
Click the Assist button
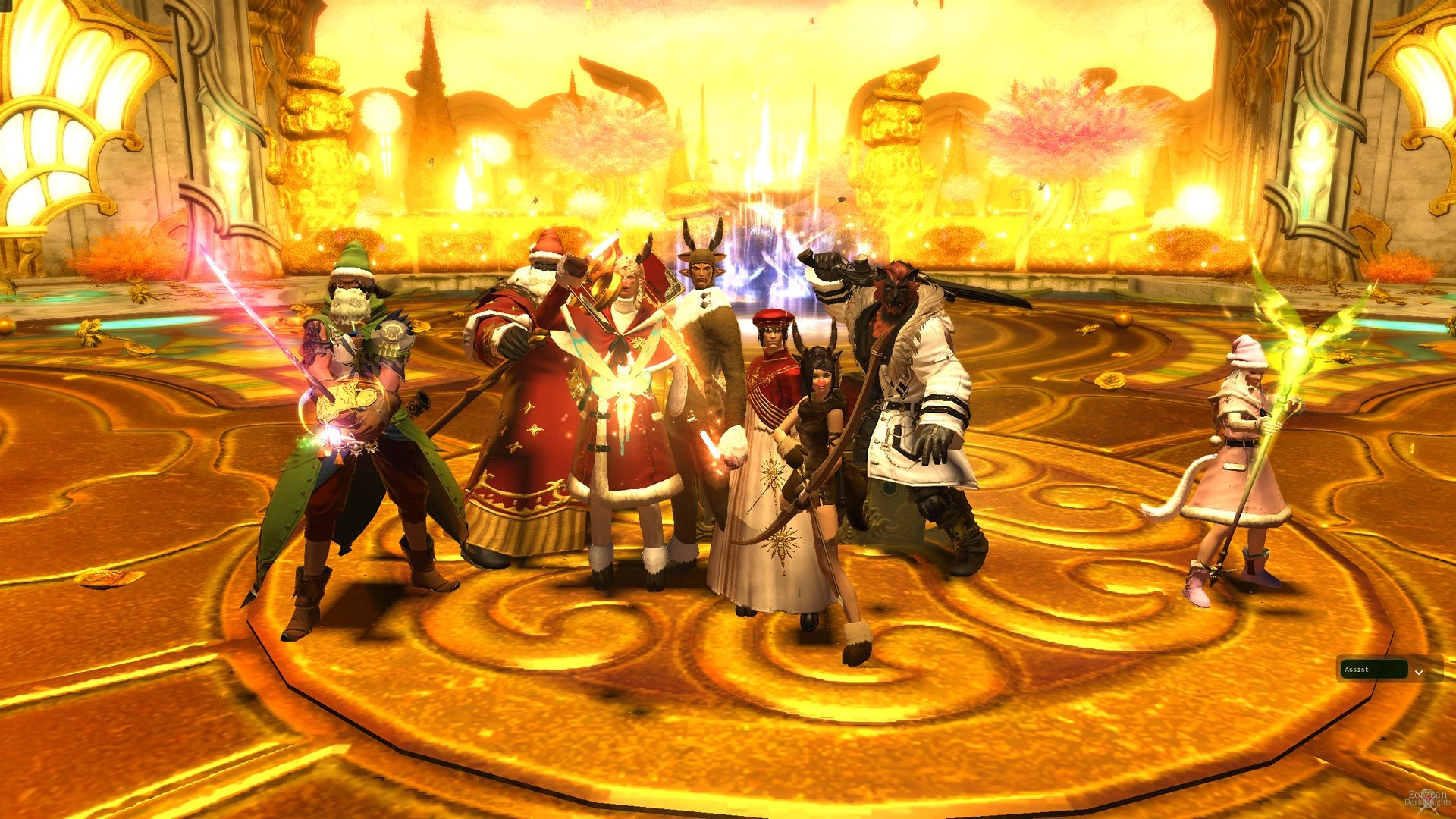1373,670
